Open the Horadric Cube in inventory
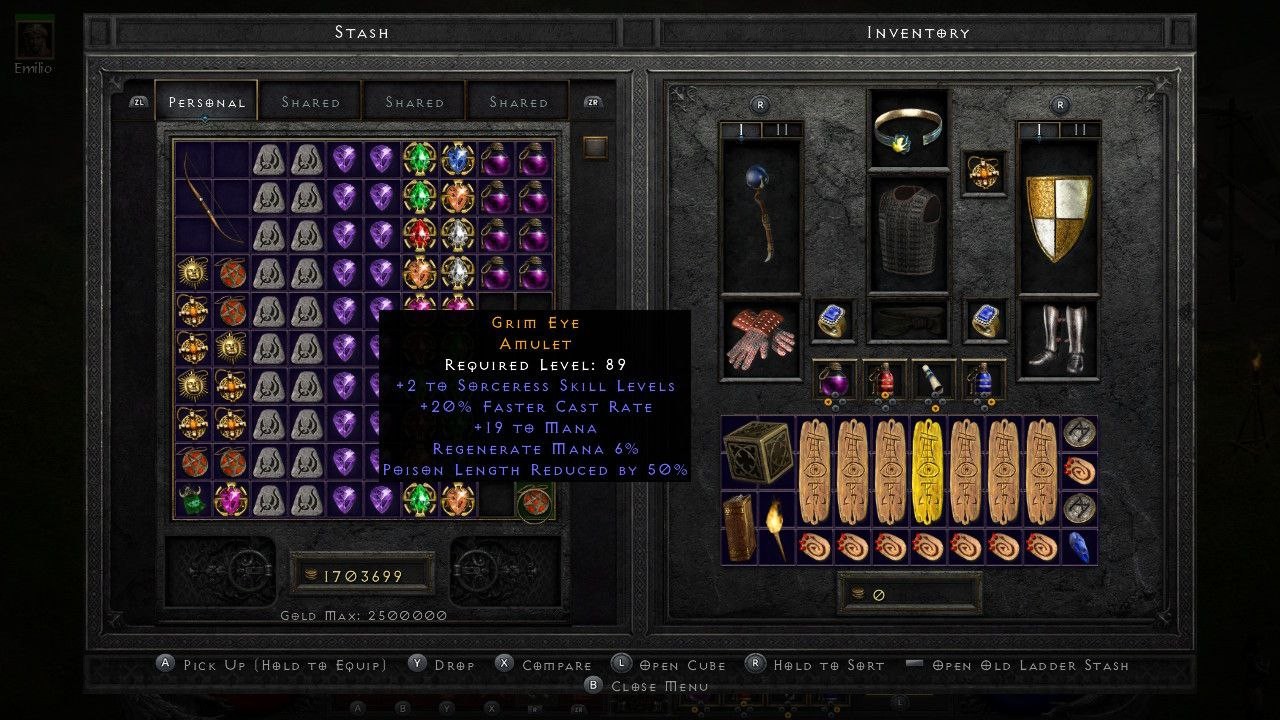Viewport: 1280px width, 720px height. (759, 453)
